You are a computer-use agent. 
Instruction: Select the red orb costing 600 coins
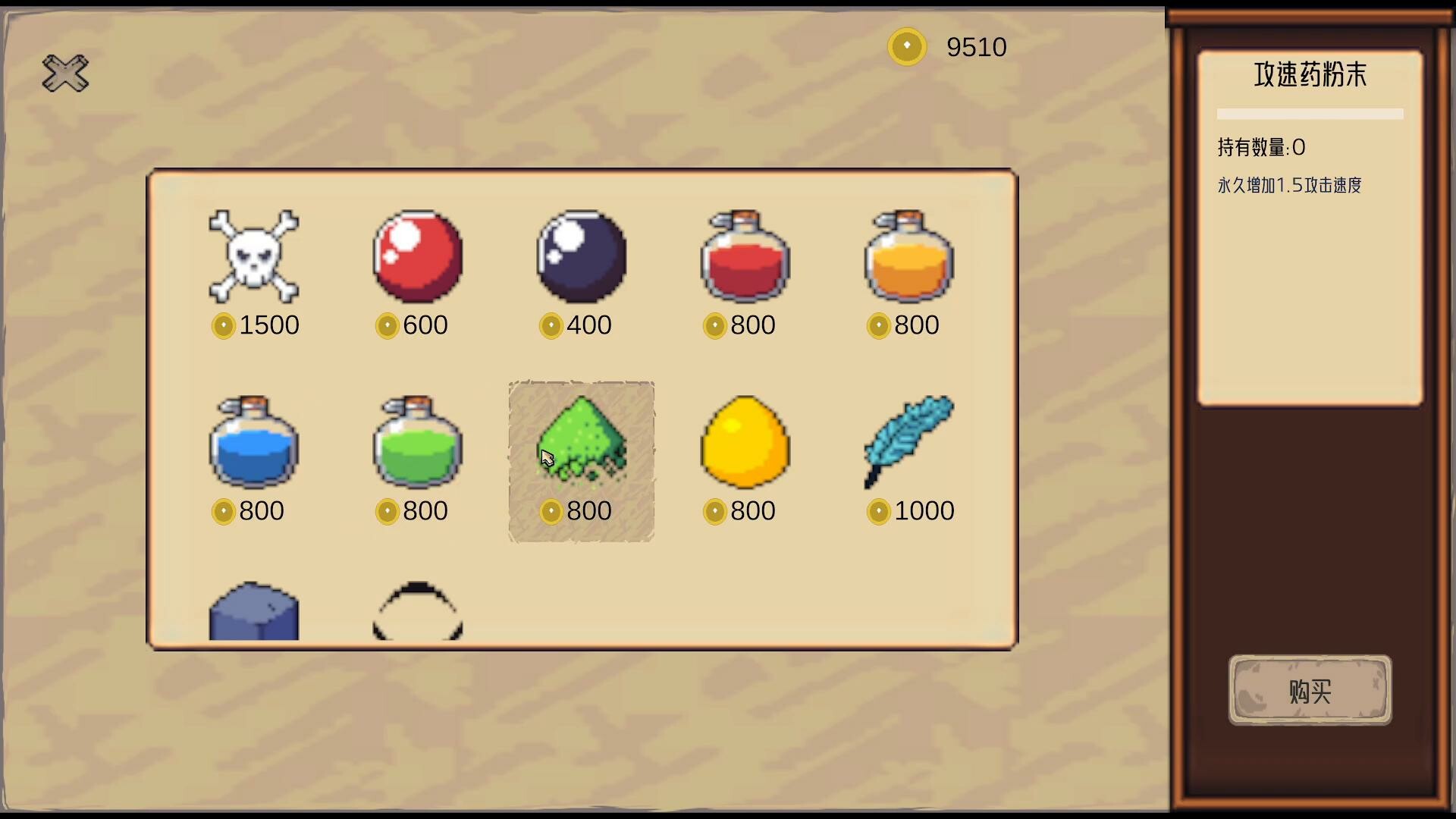(x=416, y=258)
